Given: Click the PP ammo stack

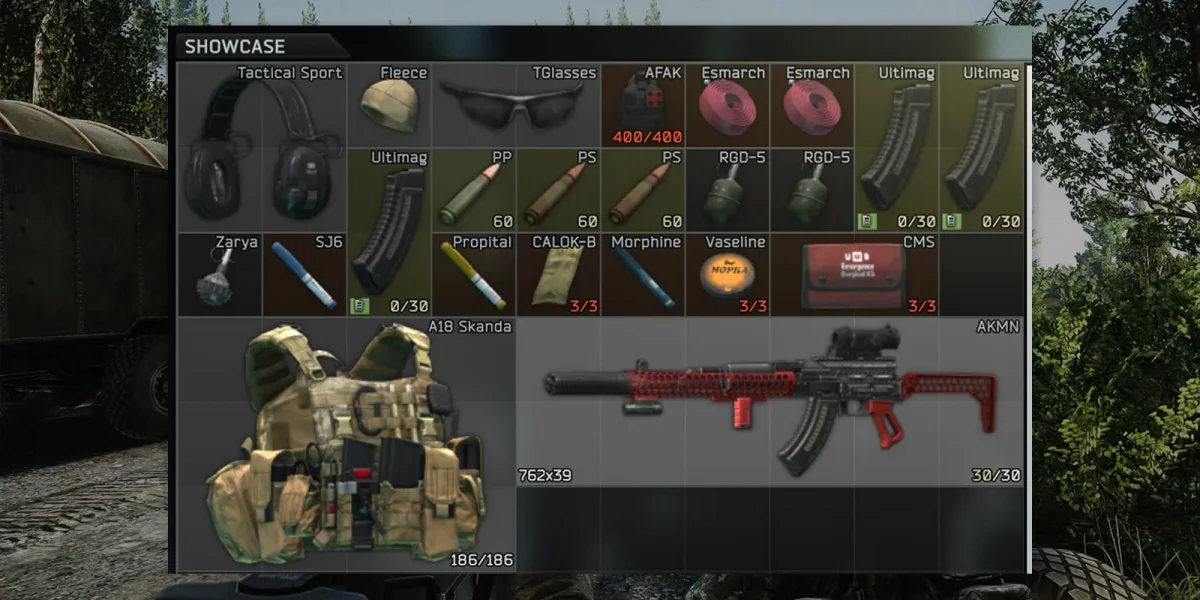Looking at the screenshot, I should click(473, 191).
